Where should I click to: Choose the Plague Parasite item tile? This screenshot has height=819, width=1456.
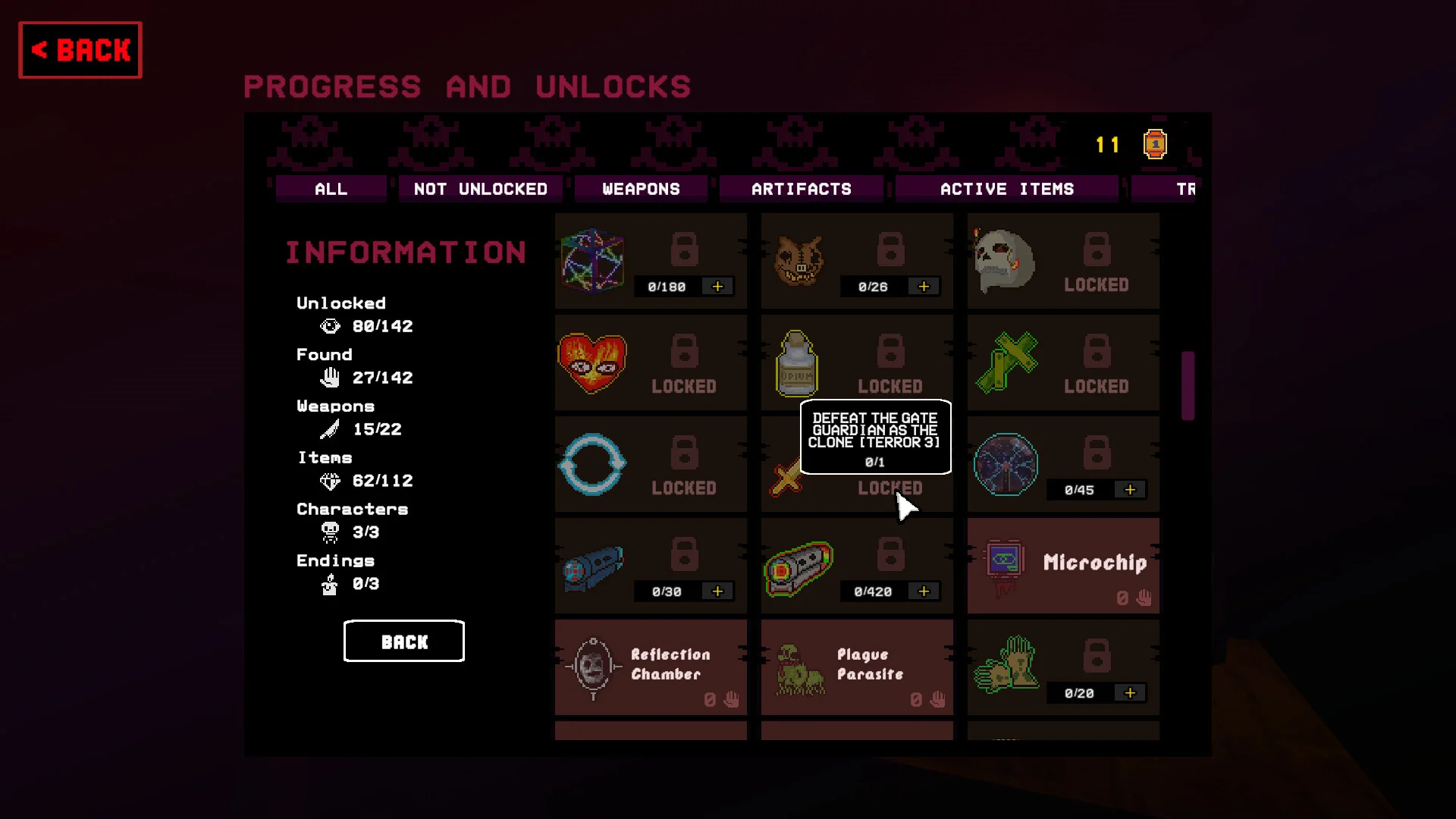point(857,667)
